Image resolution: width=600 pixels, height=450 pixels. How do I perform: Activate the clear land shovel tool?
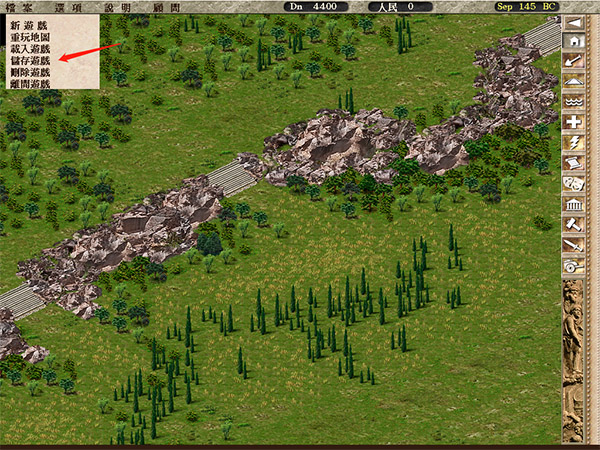[574, 62]
